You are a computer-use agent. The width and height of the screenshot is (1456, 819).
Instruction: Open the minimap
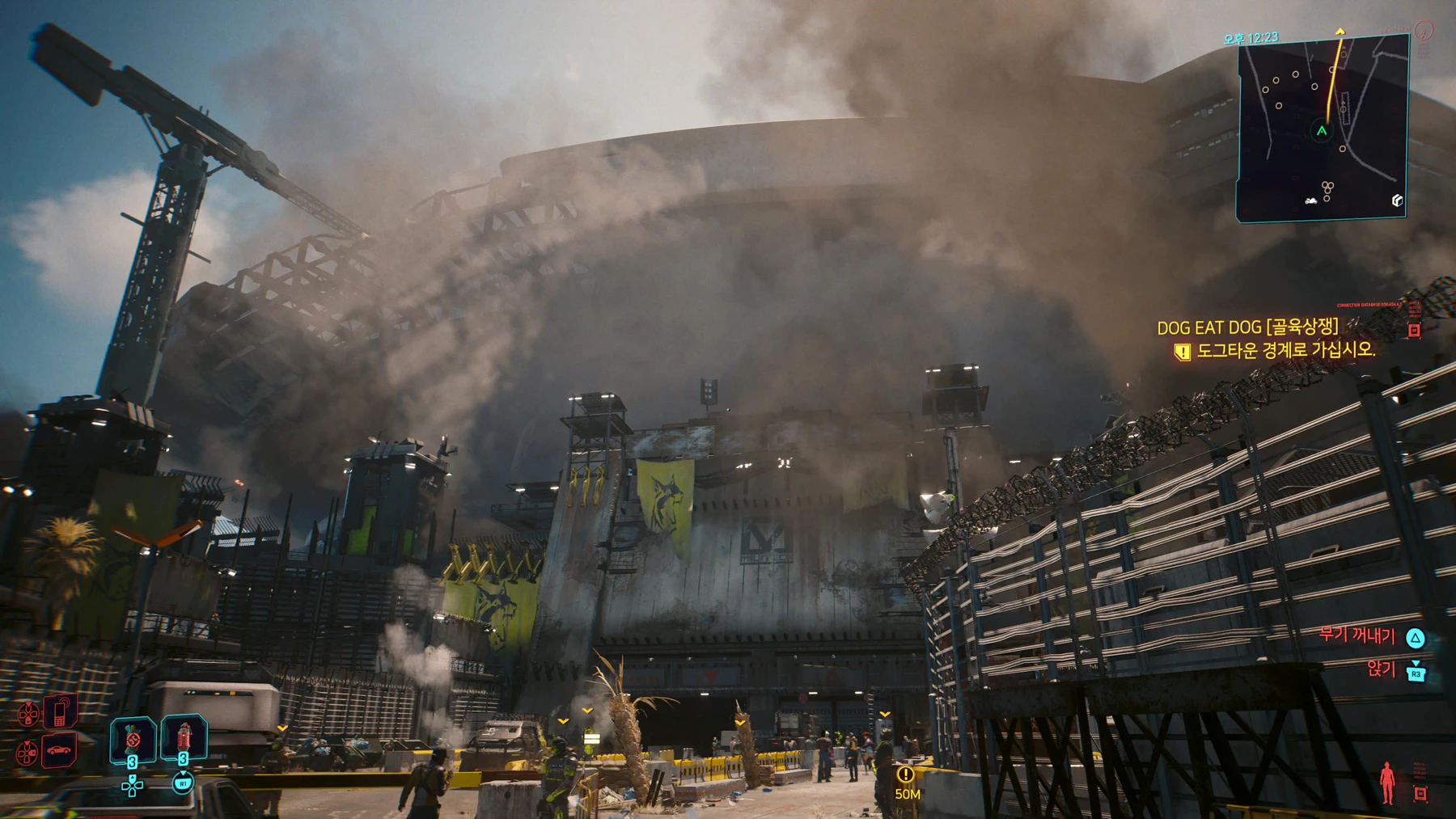tap(1322, 128)
